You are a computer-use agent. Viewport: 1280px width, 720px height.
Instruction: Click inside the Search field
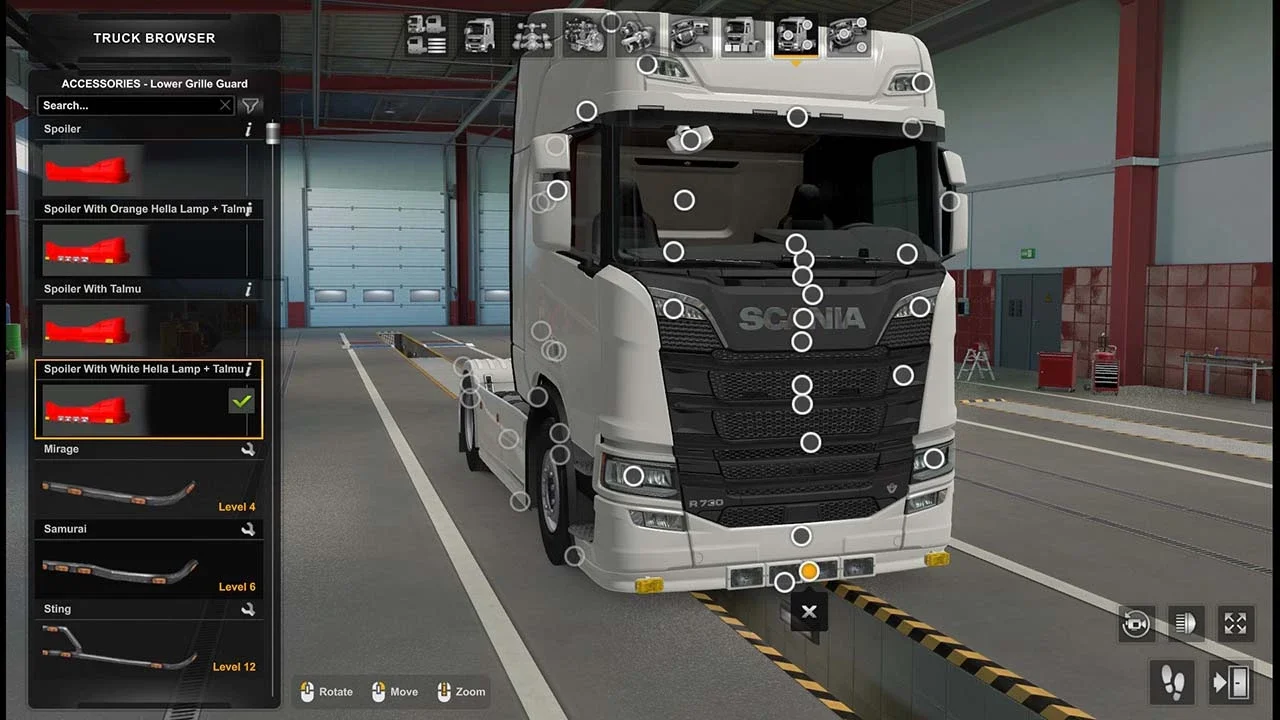click(x=130, y=105)
